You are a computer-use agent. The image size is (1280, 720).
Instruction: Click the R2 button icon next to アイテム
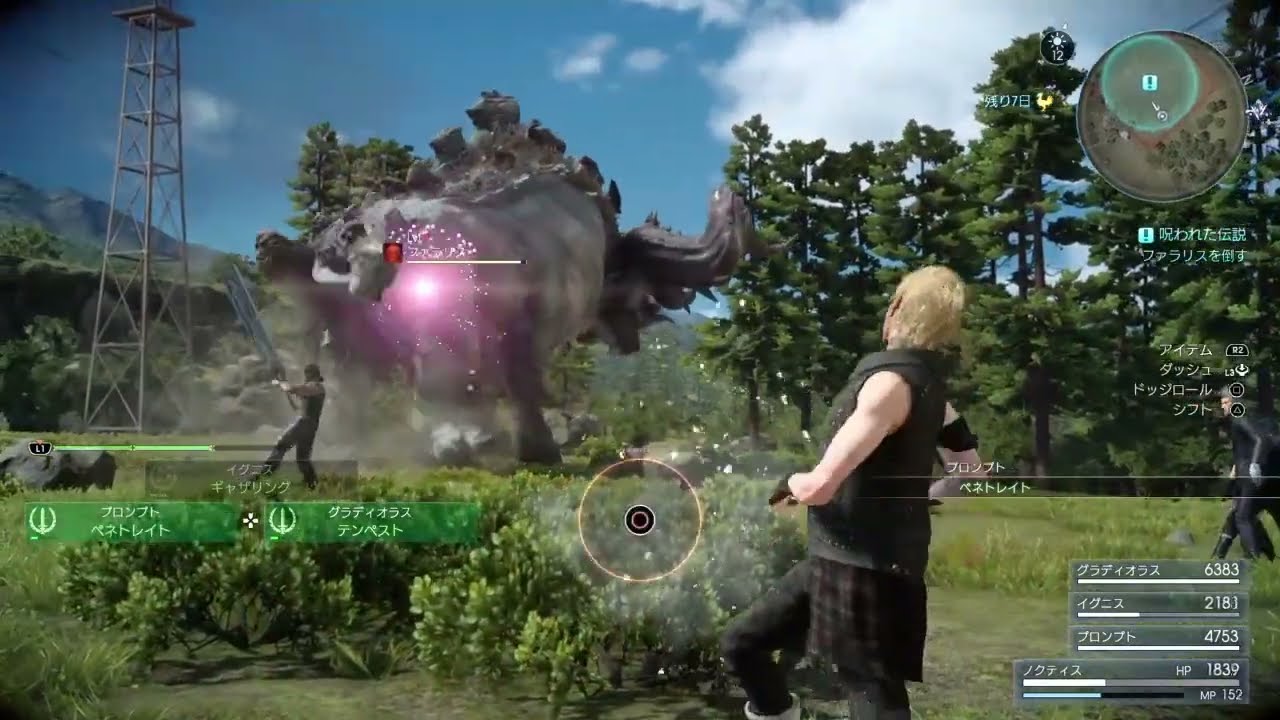coord(1237,350)
